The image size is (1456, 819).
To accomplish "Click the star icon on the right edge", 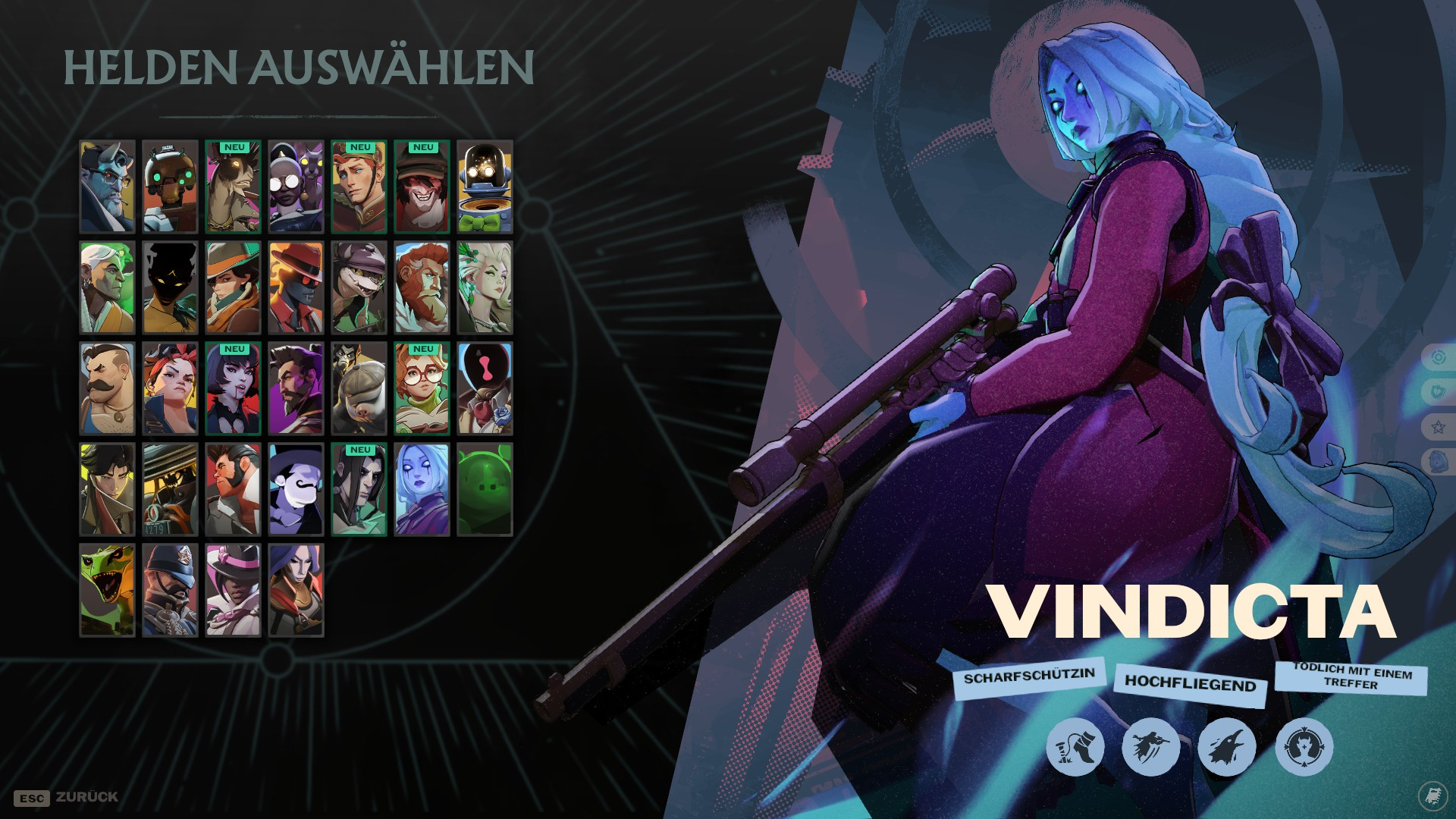I will 1438,427.
